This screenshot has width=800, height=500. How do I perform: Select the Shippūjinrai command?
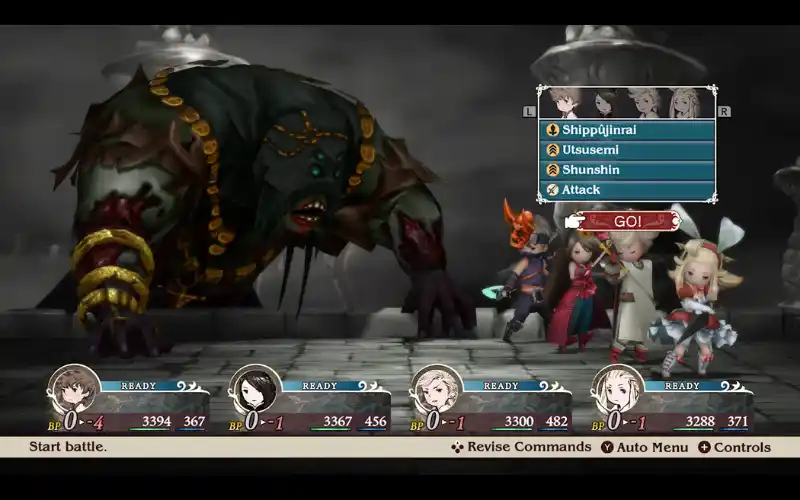(628, 130)
